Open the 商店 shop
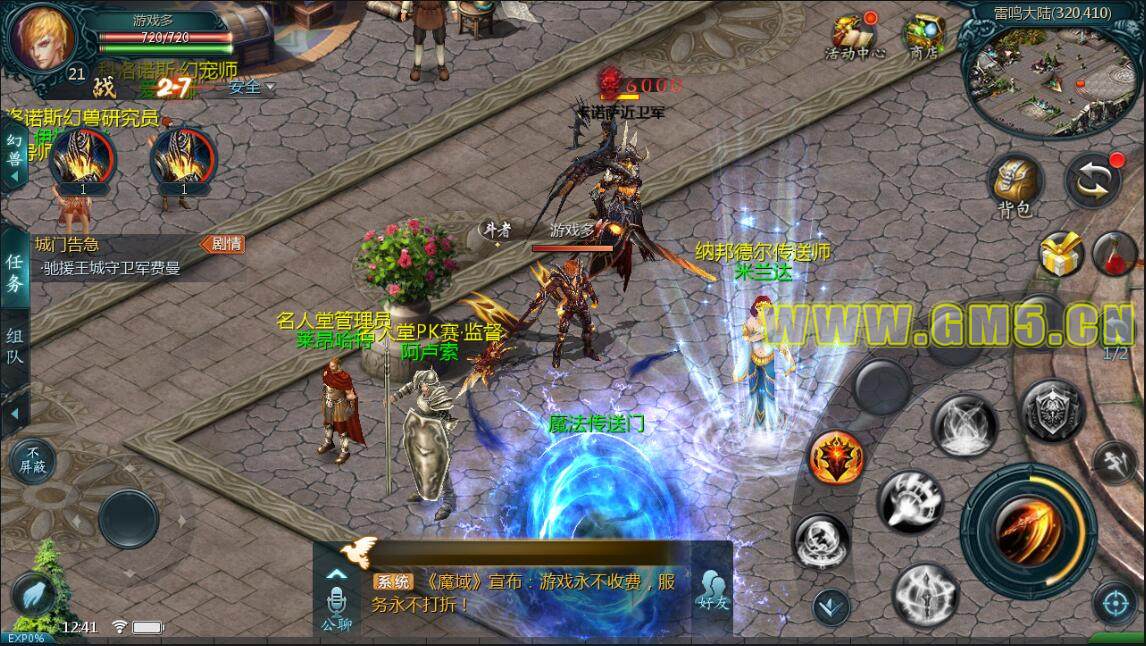The height and width of the screenshot is (646, 1146). (x=923, y=37)
